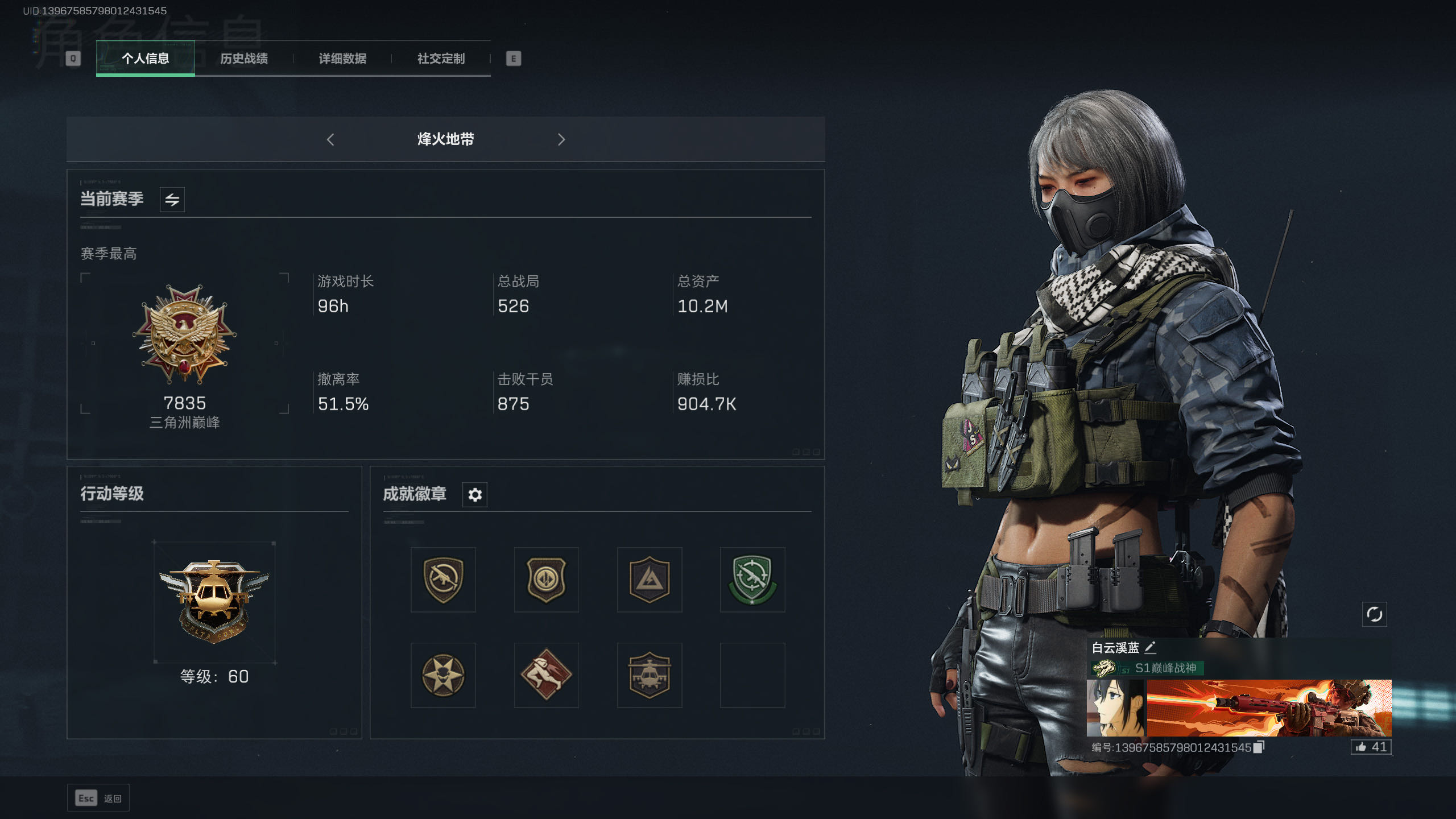Edit the player name 白云溪蓝
Image resolution: width=1456 pixels, height=819 pixels.
click(x=1150, y=647)
